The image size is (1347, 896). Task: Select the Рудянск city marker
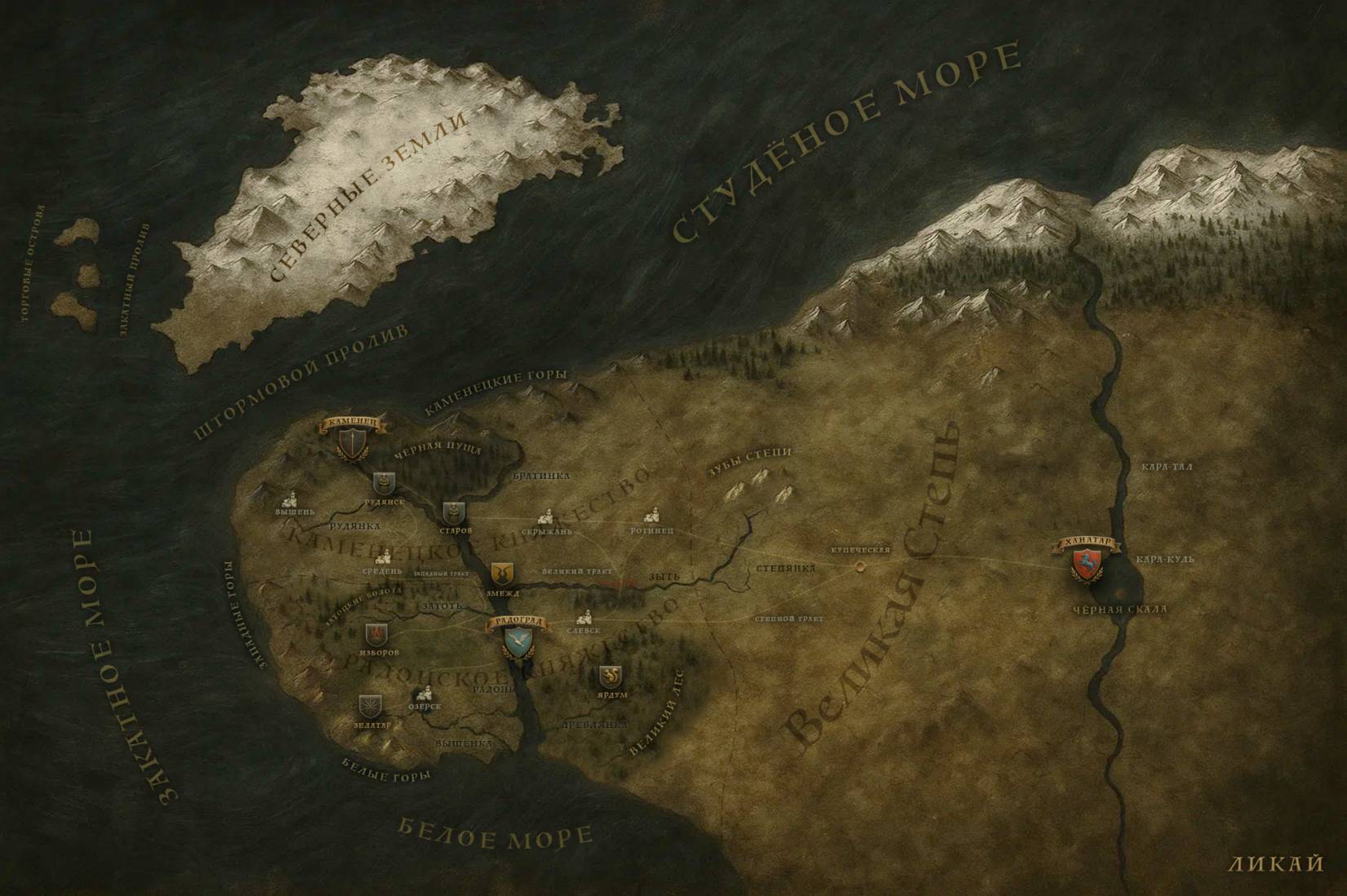384,483
